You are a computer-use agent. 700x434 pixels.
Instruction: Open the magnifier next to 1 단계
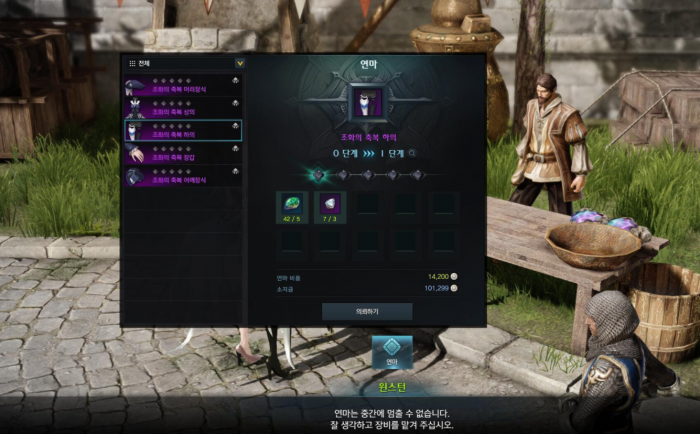(411, 154)
